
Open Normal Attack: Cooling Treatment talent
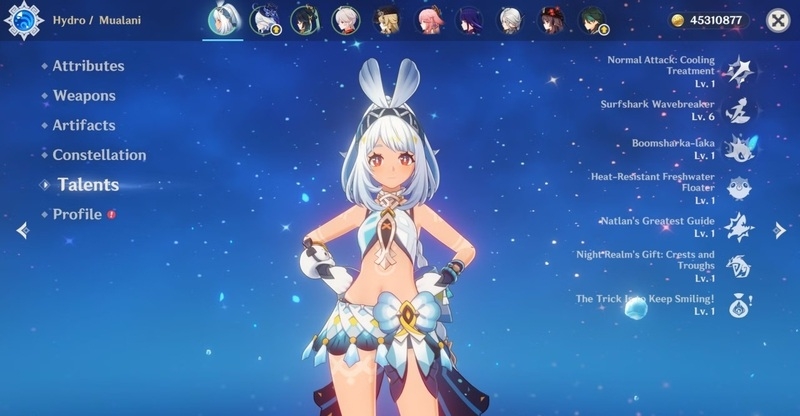point(739,68)
